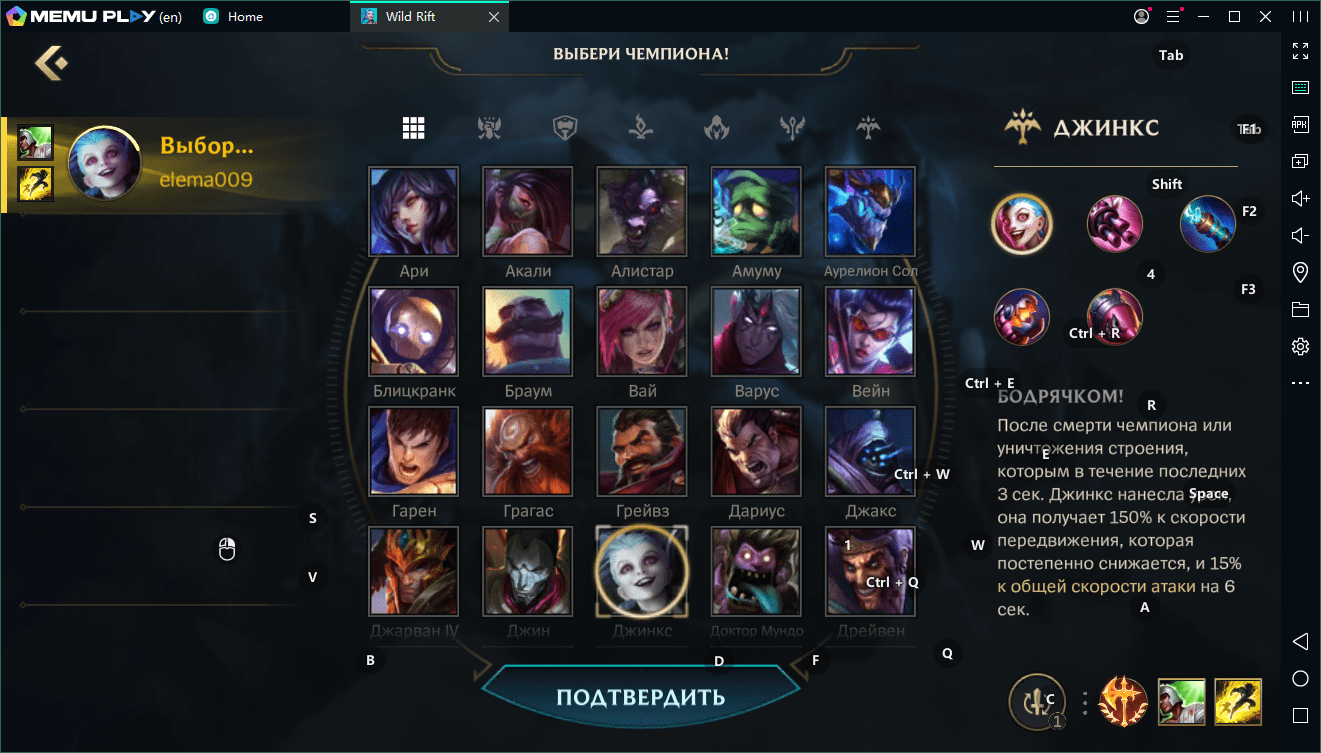Image resolution: width=1321 pixels, height=753 pixels.
Task: Select the Грагас champion portrait
Action: [528, 451]
